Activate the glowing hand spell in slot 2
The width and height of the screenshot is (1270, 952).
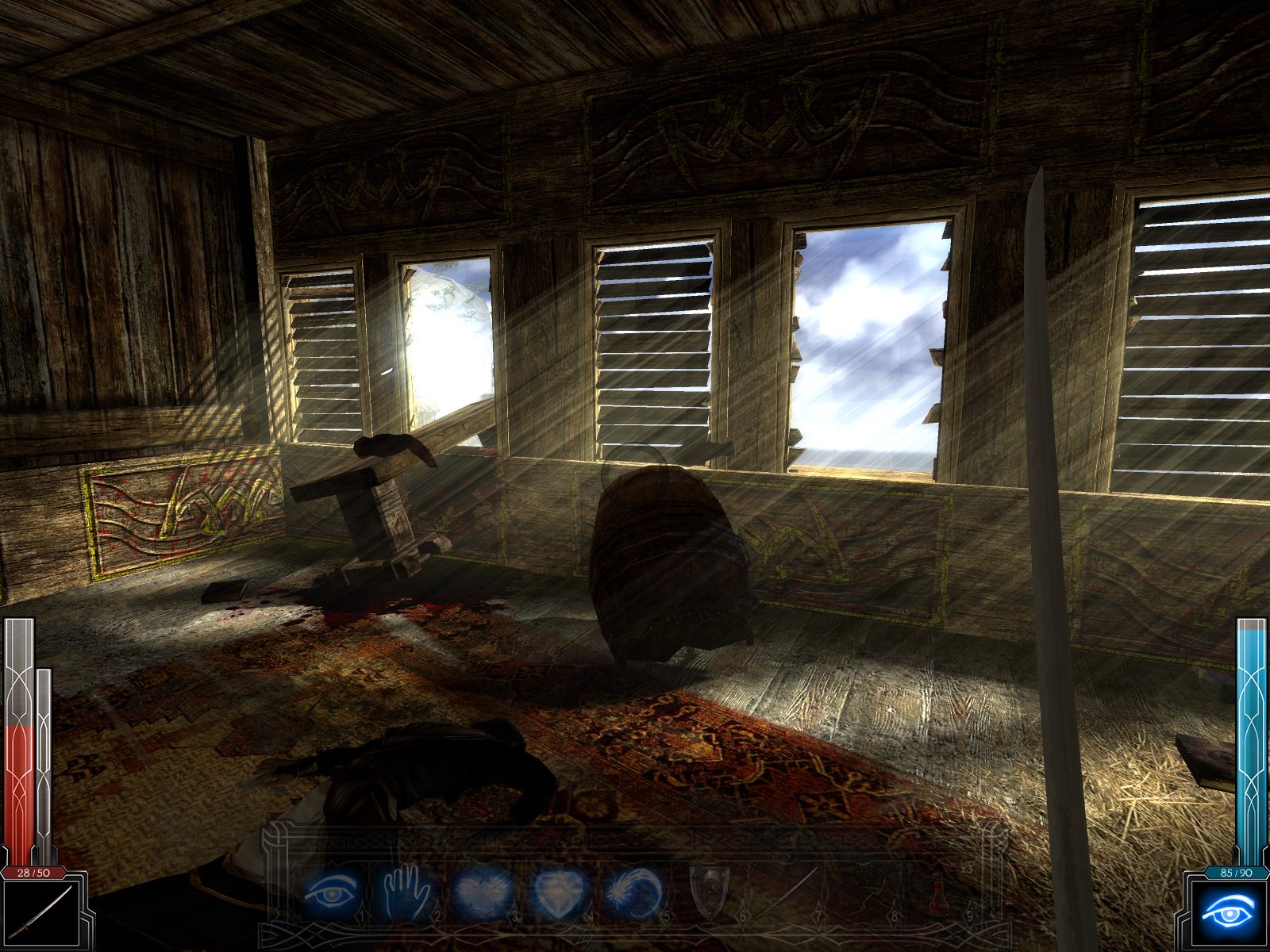(408, 892)
